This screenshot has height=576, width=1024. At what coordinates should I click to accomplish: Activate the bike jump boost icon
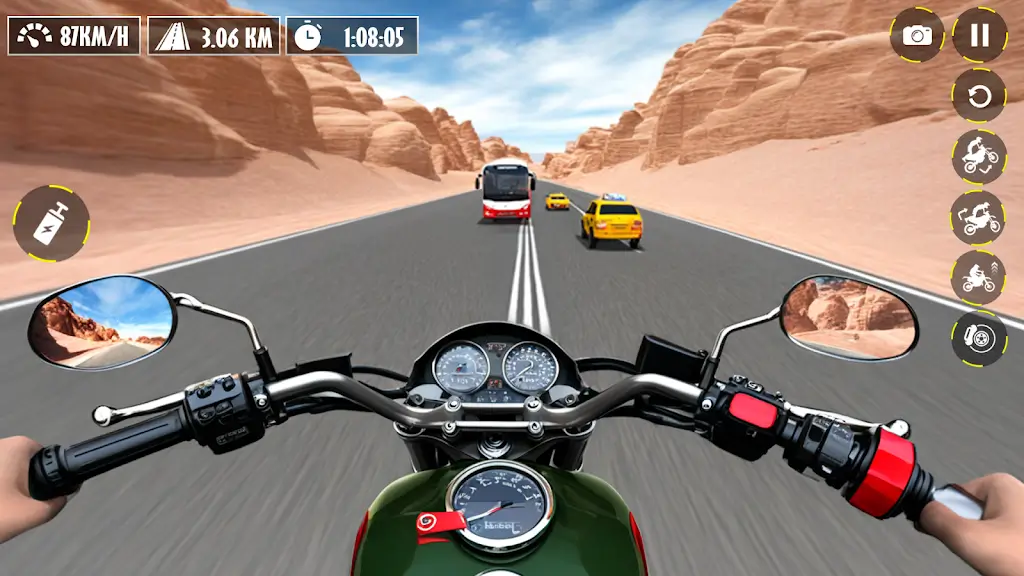pos(979,277)
